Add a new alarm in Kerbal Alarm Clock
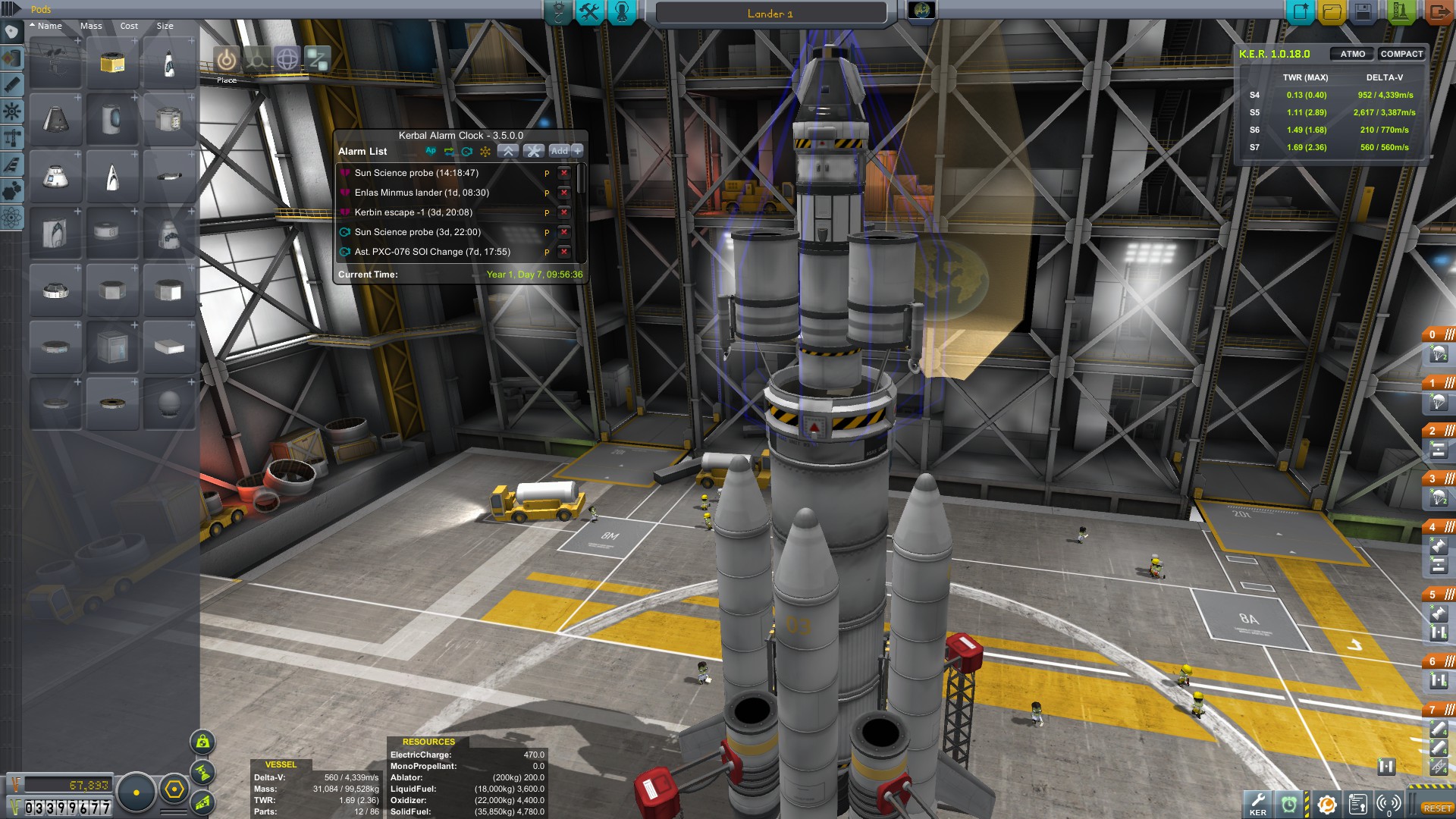1456x819 pixels. (559, 151)
